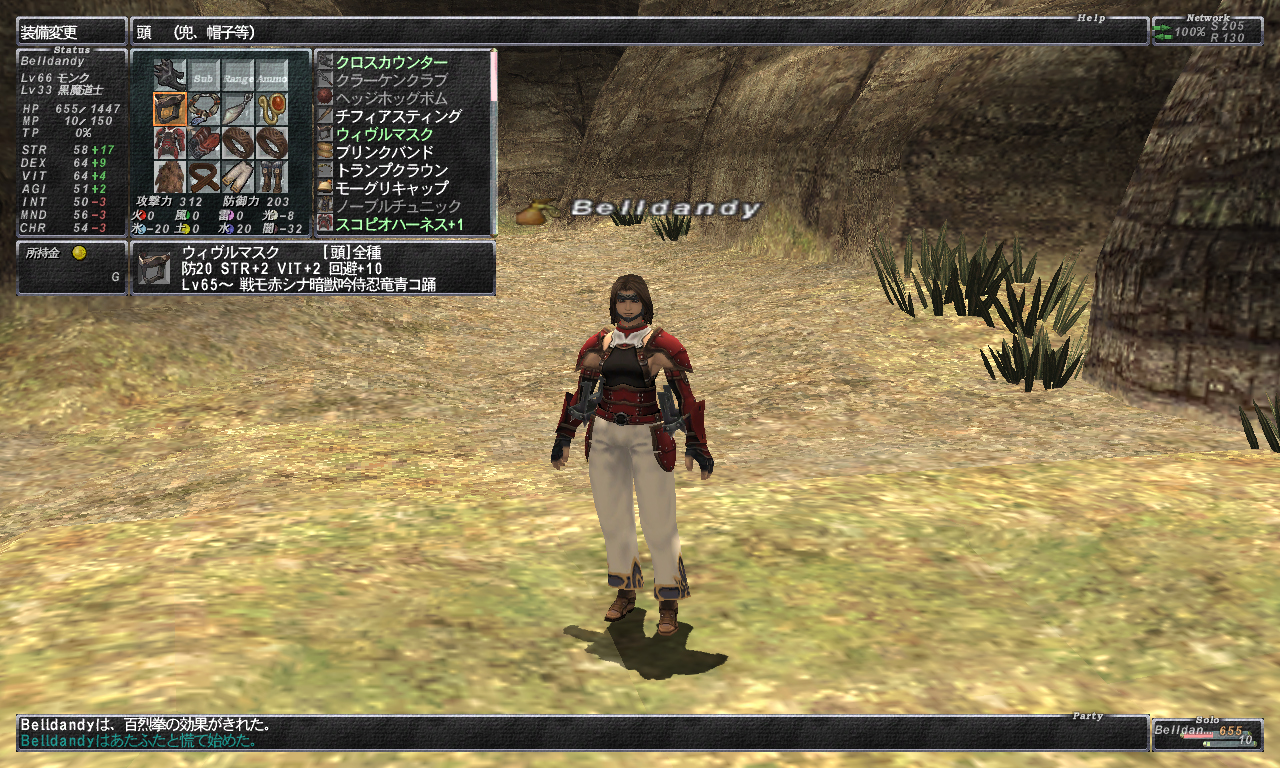This screenshot has width=1280, height=768.
Task: Choose the fur mantle back slot
Action: click(170, 176)
